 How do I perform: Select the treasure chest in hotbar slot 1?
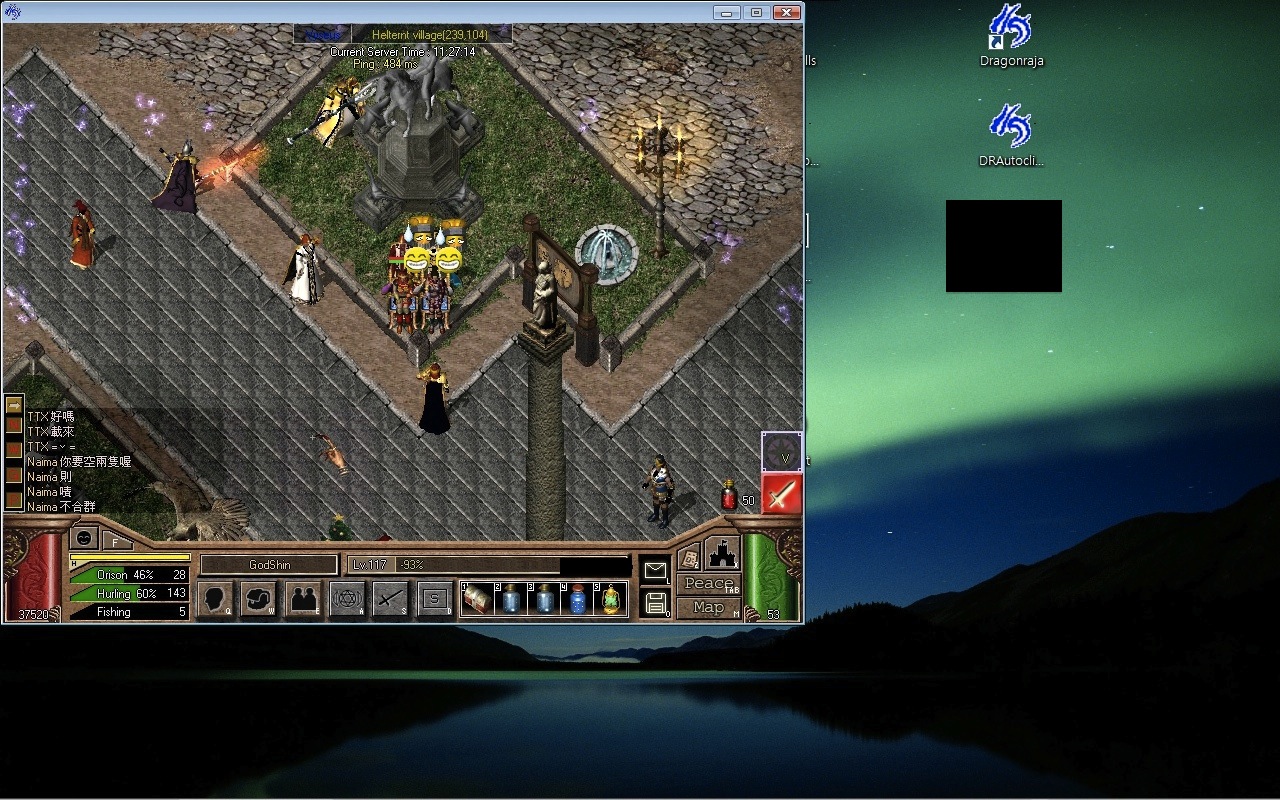[477, 598]
